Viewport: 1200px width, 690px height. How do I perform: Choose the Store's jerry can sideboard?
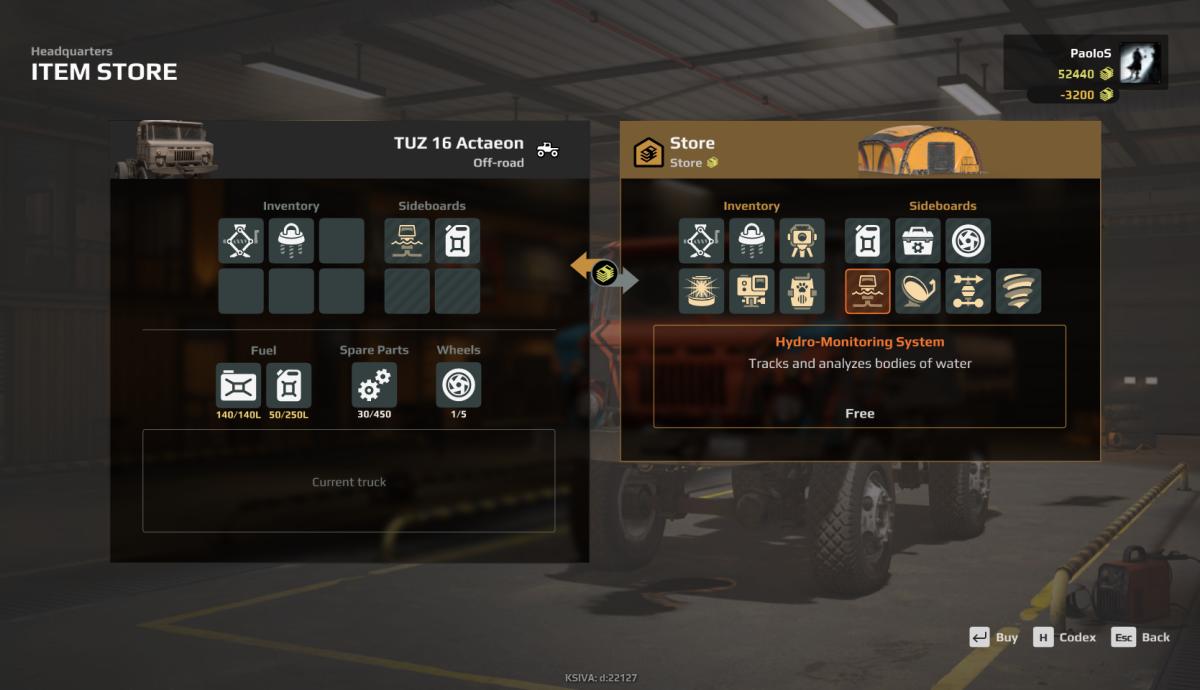coord(868,241)
